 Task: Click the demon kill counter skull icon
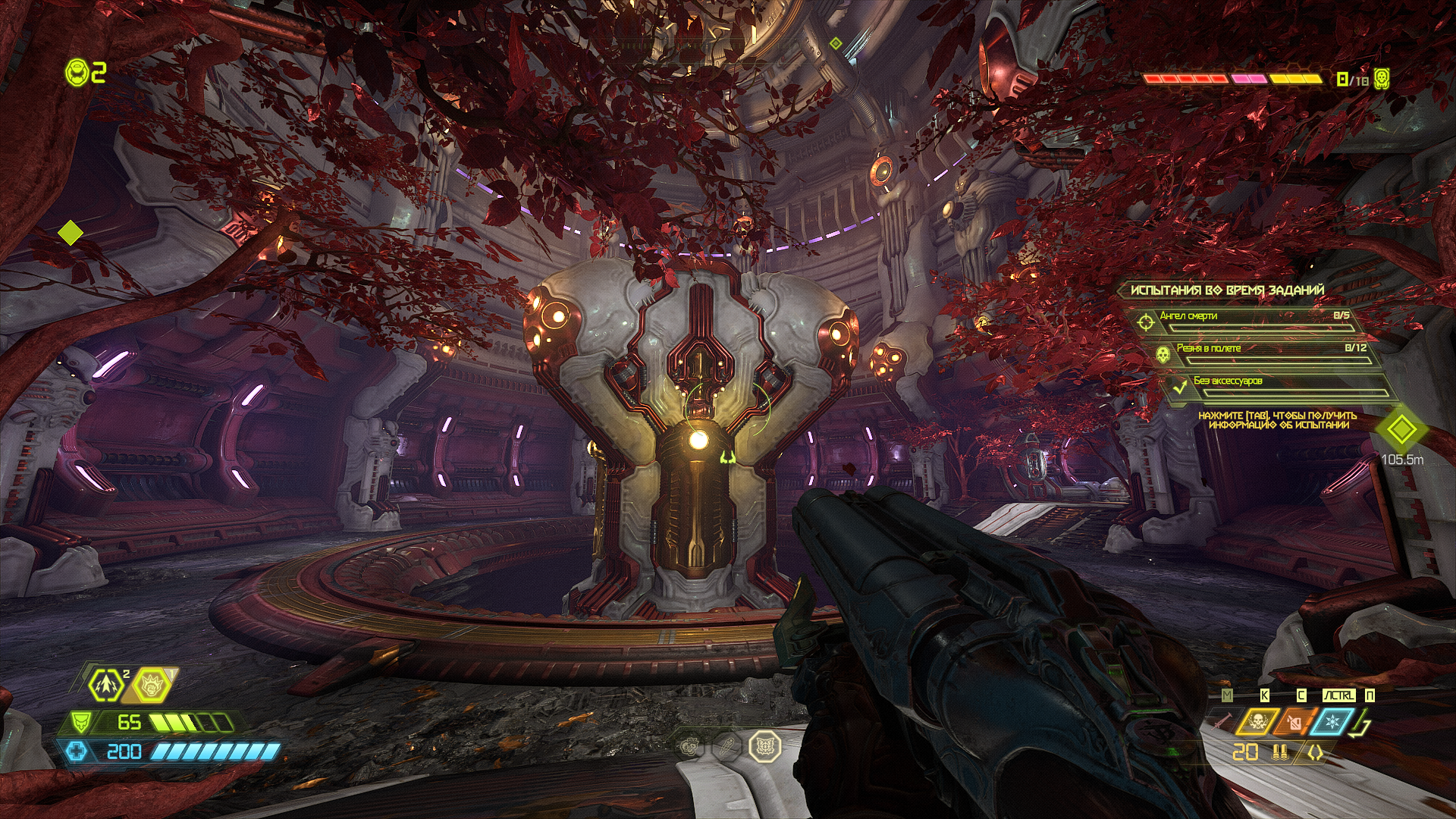(1382, 79)
